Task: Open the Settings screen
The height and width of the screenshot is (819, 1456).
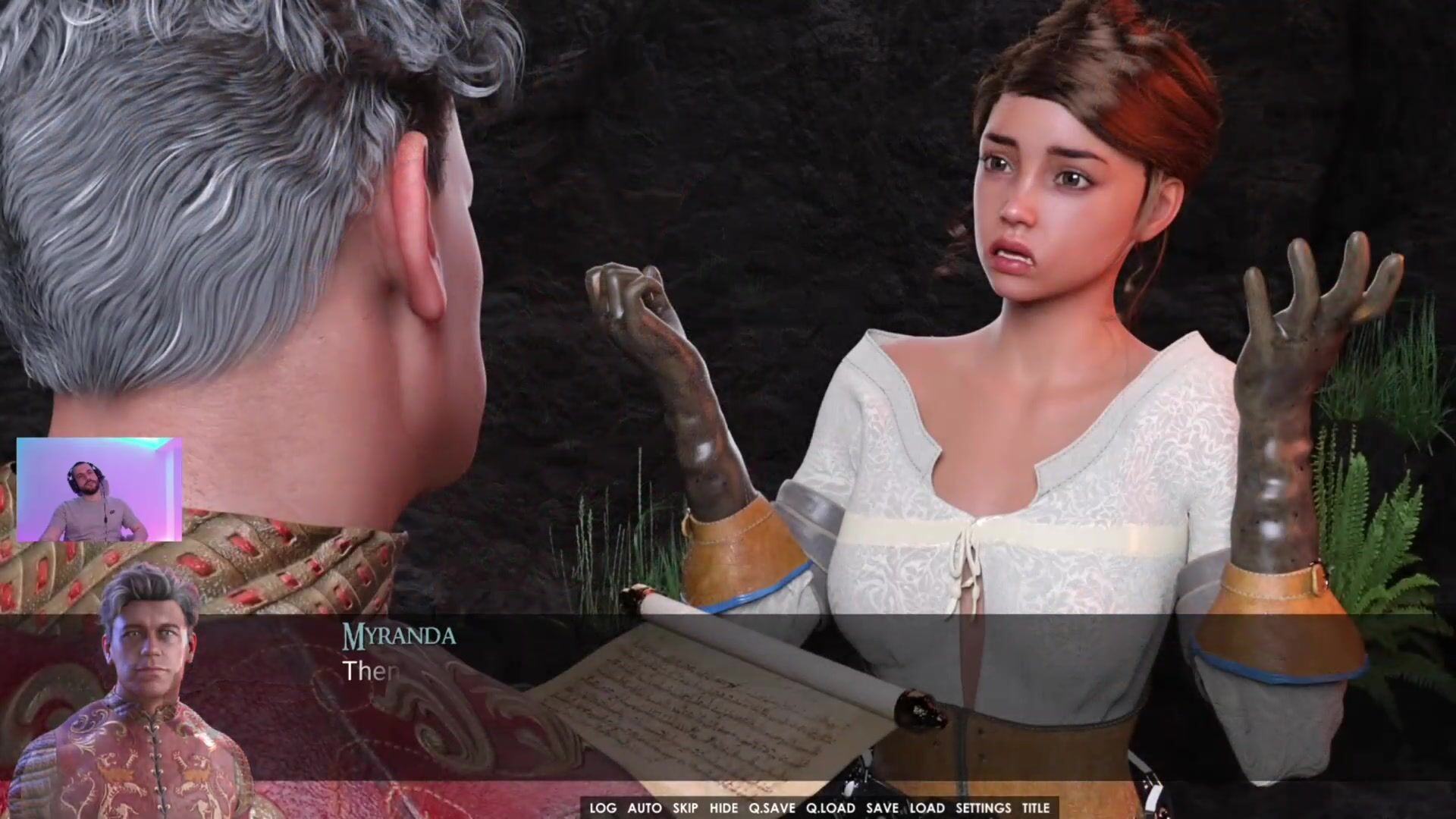Action: 983,808
